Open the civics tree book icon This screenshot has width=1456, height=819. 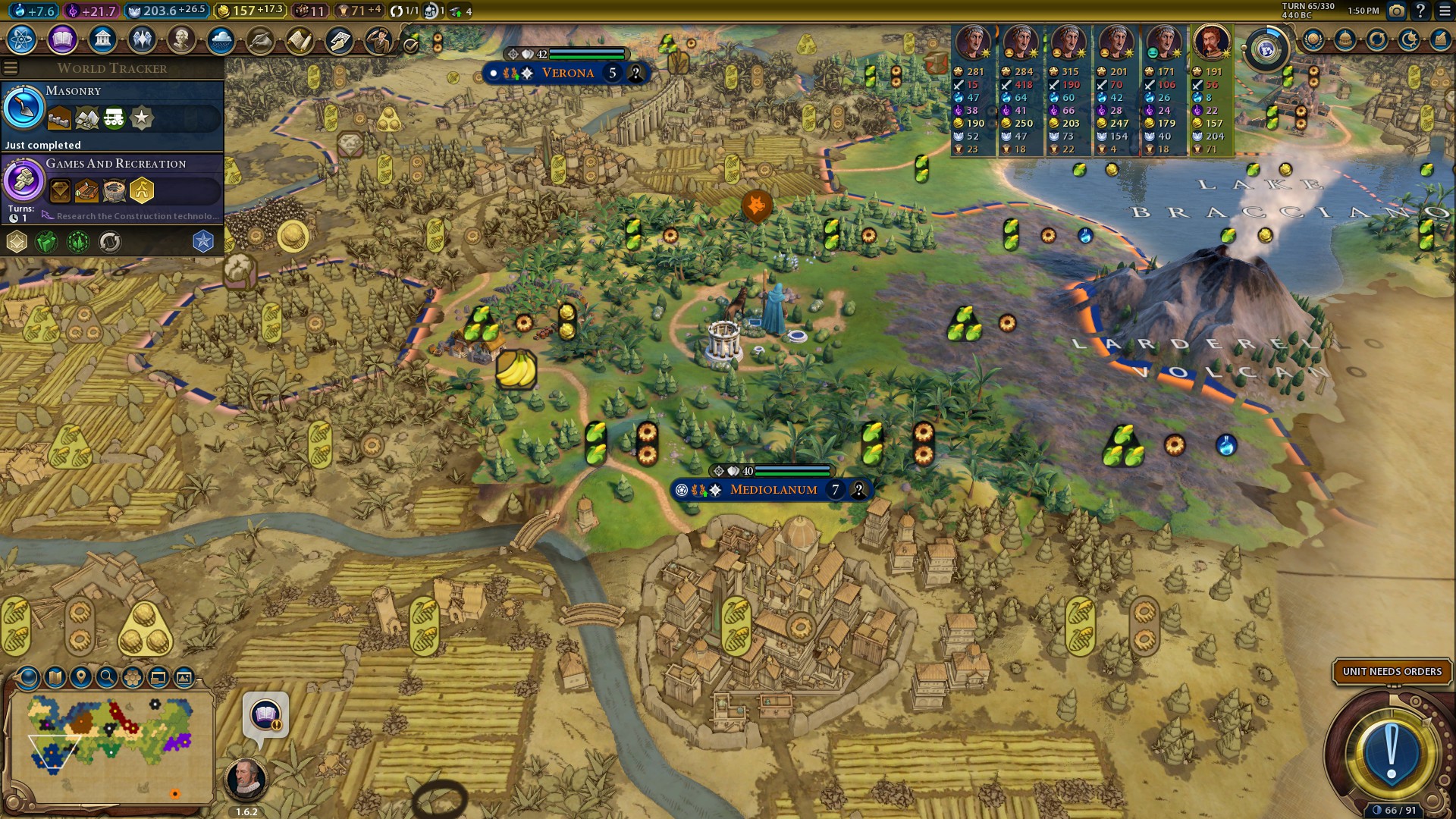(62, 39)
